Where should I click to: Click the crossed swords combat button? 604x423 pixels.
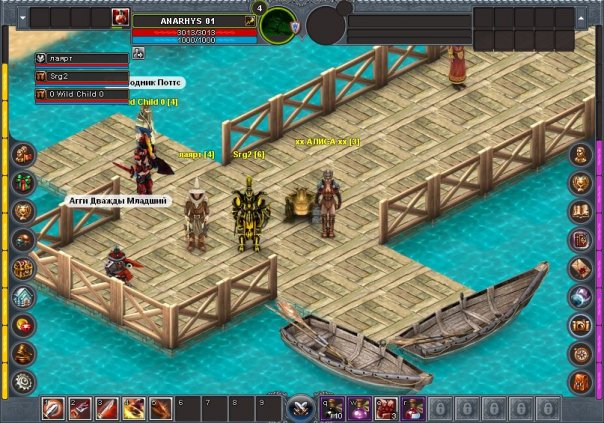[x=300, y=408]
